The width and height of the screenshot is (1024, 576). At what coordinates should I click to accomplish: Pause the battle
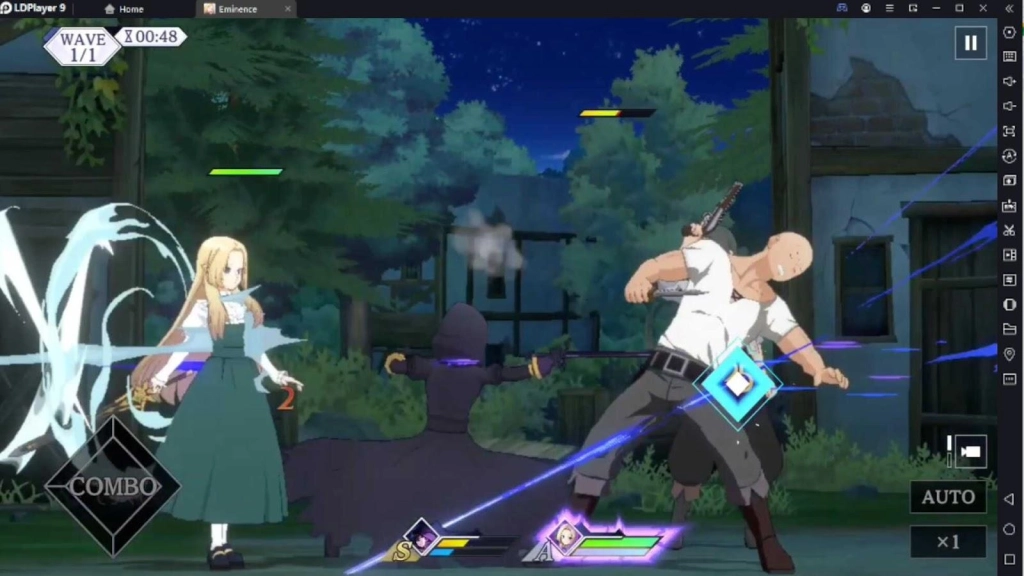970,43
